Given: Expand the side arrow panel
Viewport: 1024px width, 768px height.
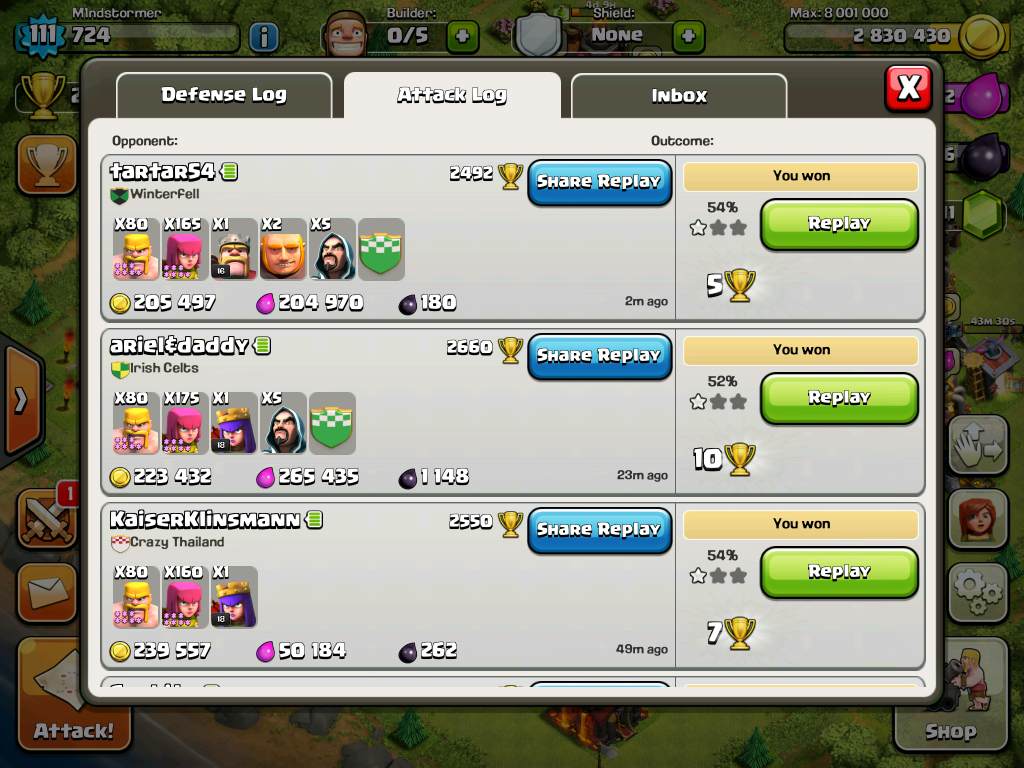Looking at the screenshot, I should (20, 400).
